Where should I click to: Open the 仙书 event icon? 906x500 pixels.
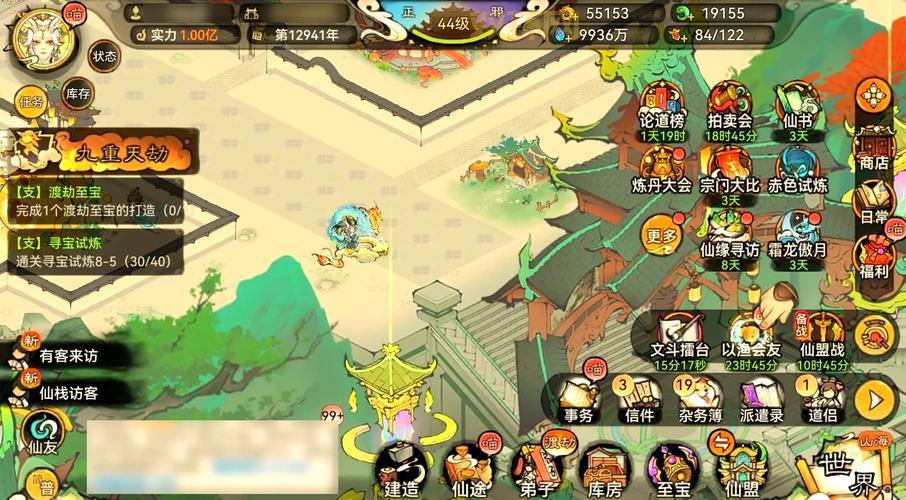[797, 110]
